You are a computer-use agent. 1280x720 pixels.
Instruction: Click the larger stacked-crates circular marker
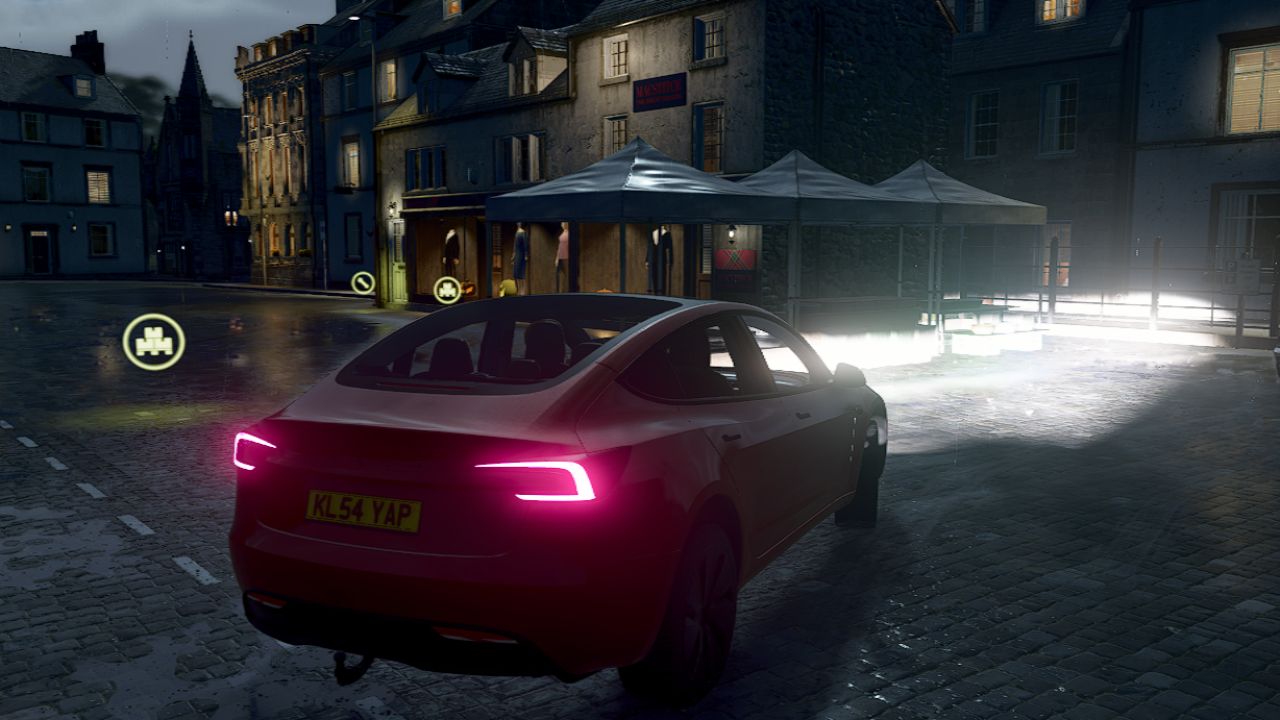pyautogui.click(x=154, y=342)
